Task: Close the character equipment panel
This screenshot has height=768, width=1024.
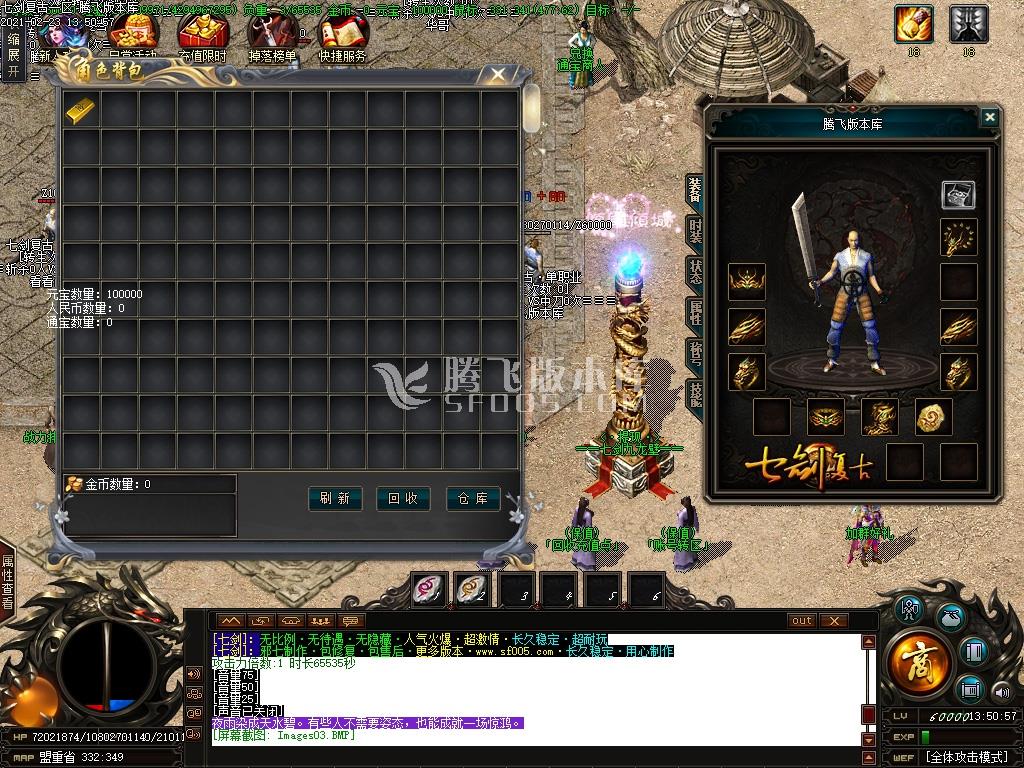Action: point(989,118)
